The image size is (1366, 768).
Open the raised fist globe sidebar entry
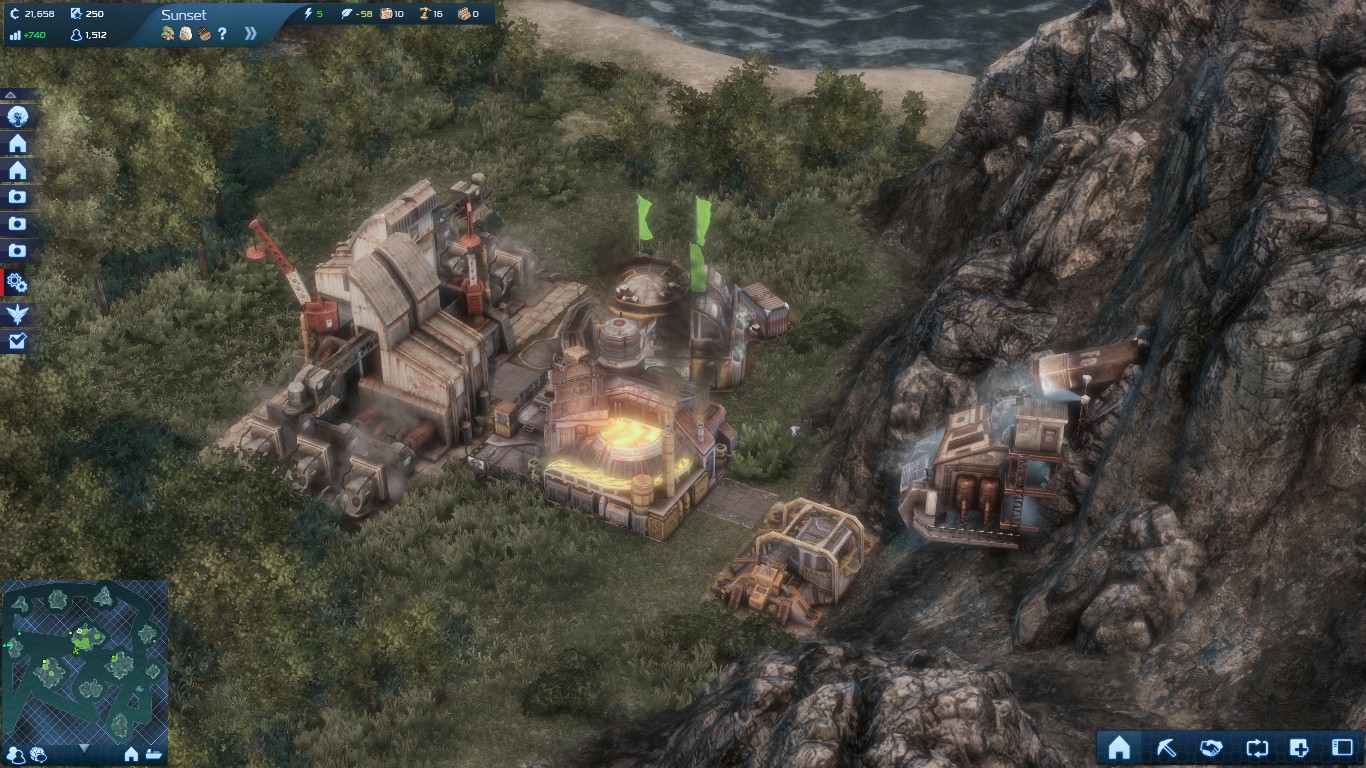[x=18, y=117]
